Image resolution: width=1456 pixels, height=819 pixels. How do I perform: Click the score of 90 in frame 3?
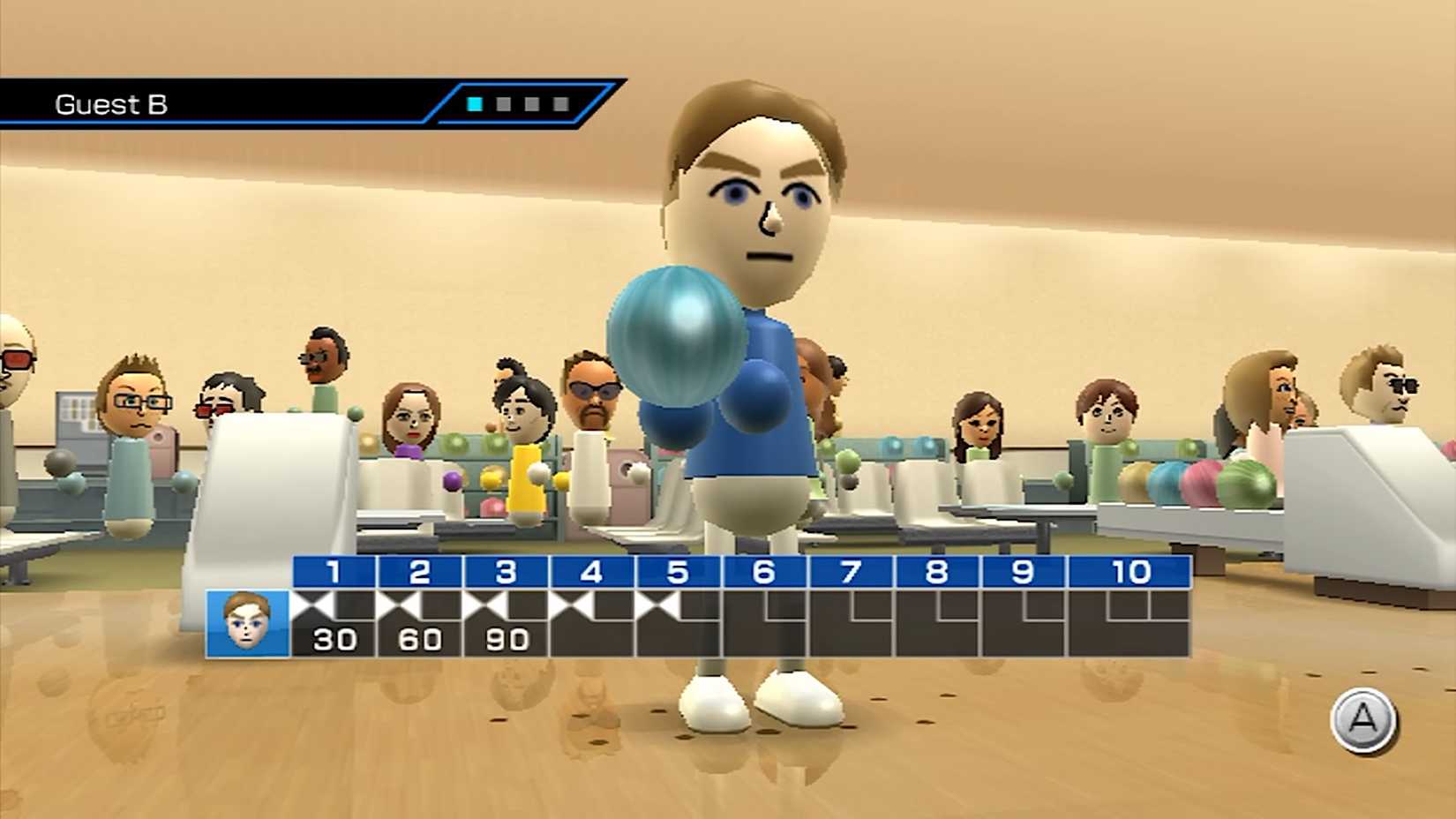pos(506,637)
